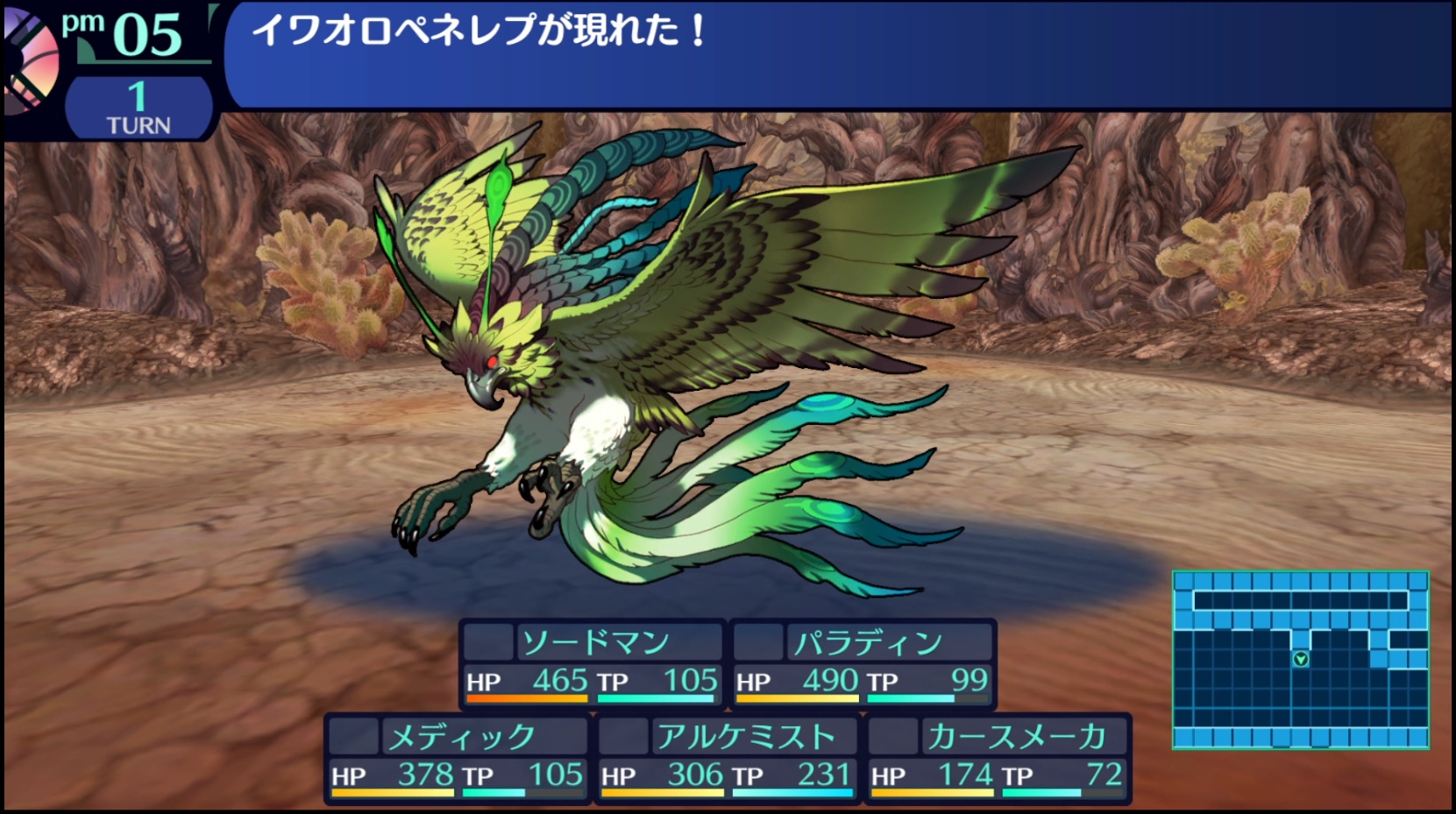The width and height of the screenshot is (1456, 814).
Task: Choose the パラディン party panel
Action: pyautogui.click(x=863, y=663)
